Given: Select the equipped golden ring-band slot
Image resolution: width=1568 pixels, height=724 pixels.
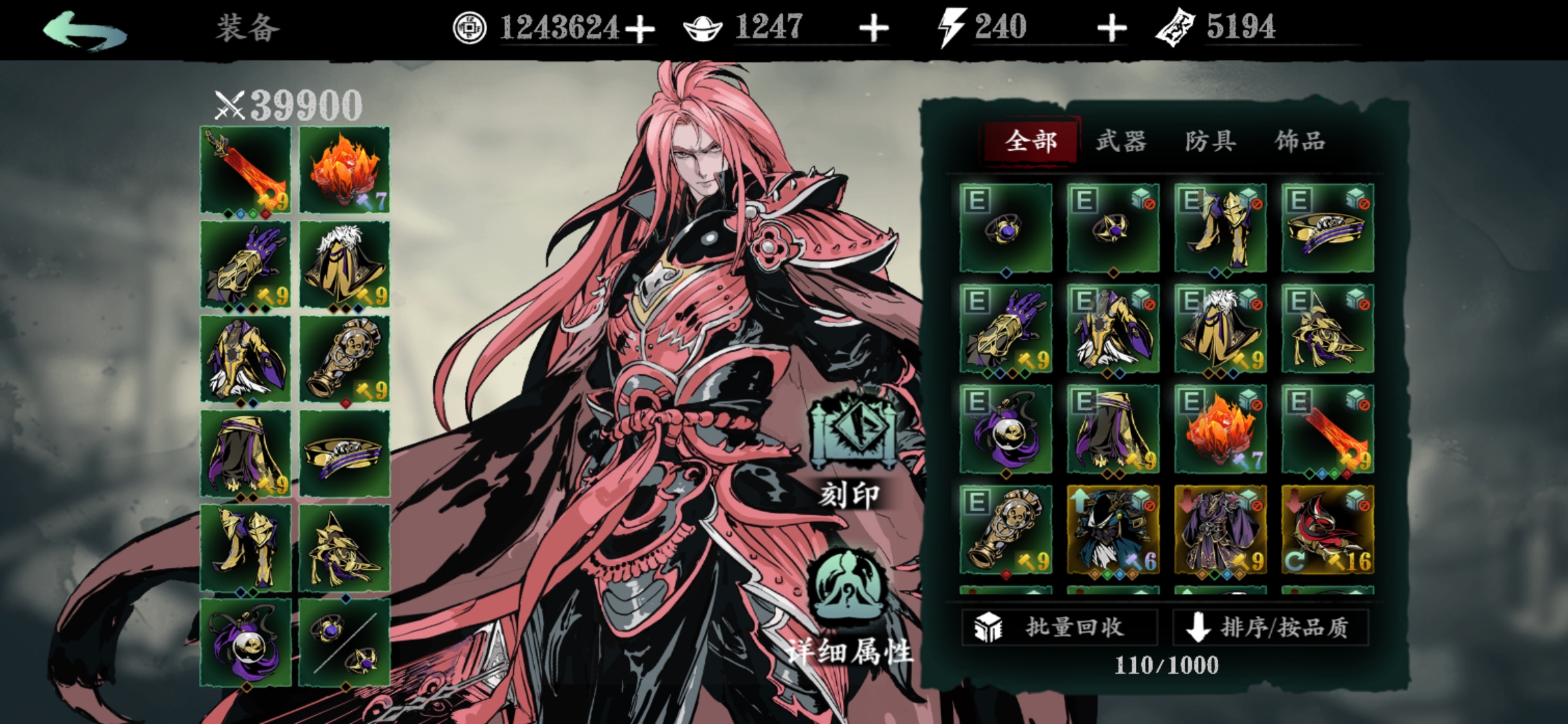Looking at the screenshot, I should (344, 454).
